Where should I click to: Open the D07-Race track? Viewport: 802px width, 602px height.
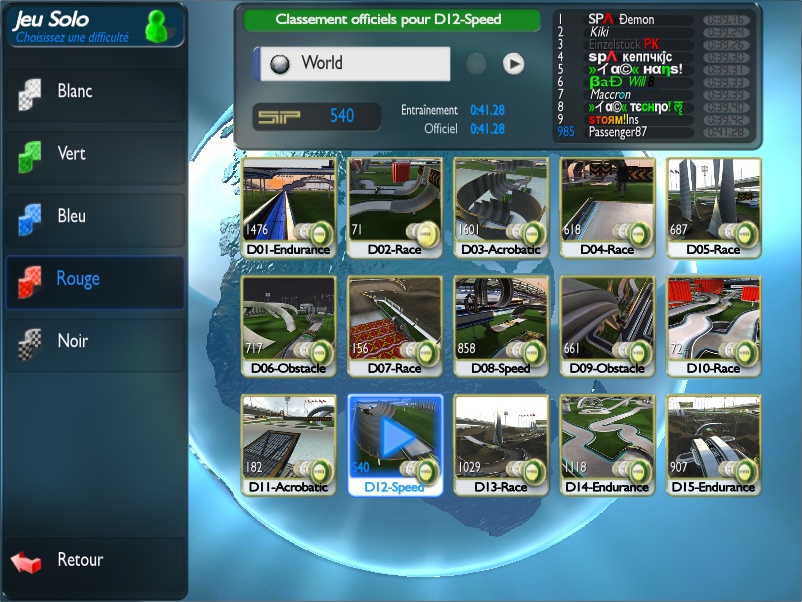[x=394, y=326]
